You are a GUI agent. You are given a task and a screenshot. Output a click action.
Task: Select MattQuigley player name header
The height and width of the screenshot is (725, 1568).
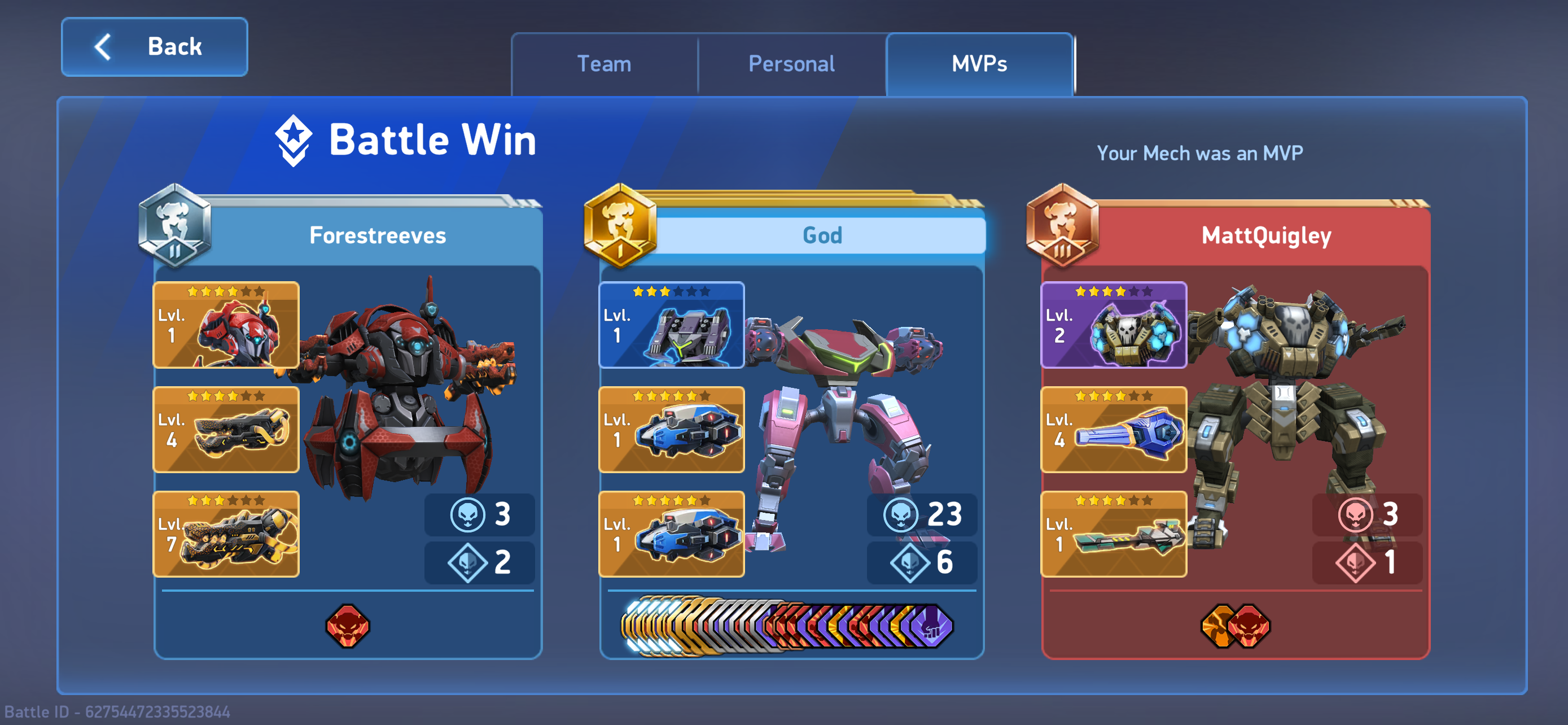click(1266, 235)
